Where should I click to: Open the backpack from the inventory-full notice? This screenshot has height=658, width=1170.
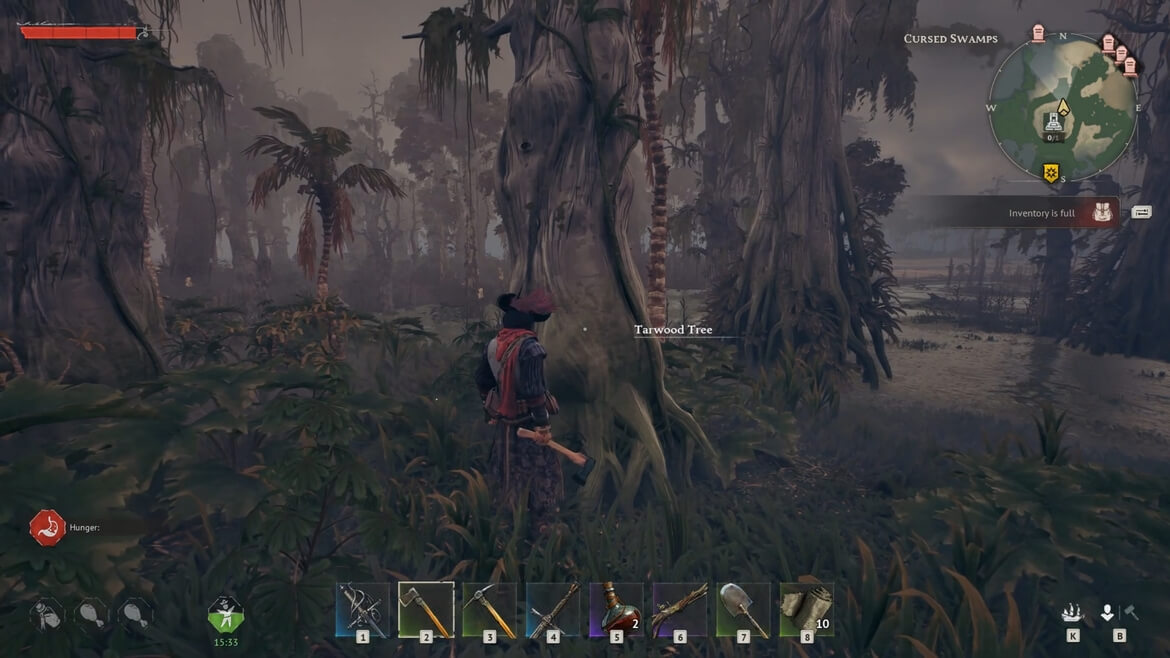point(1103,212)
